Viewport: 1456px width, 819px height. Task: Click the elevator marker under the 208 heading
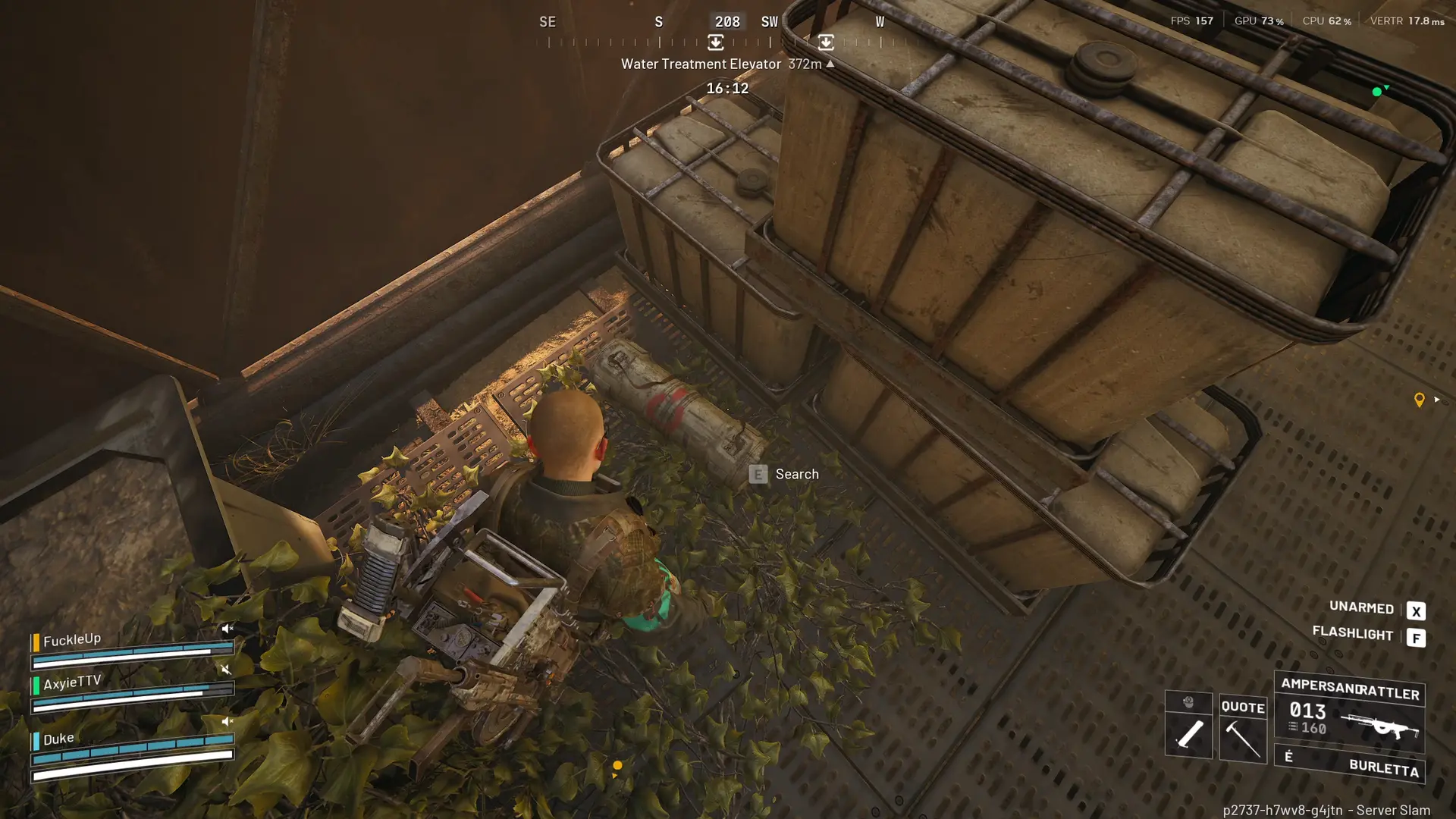click(x=715, y=42)
